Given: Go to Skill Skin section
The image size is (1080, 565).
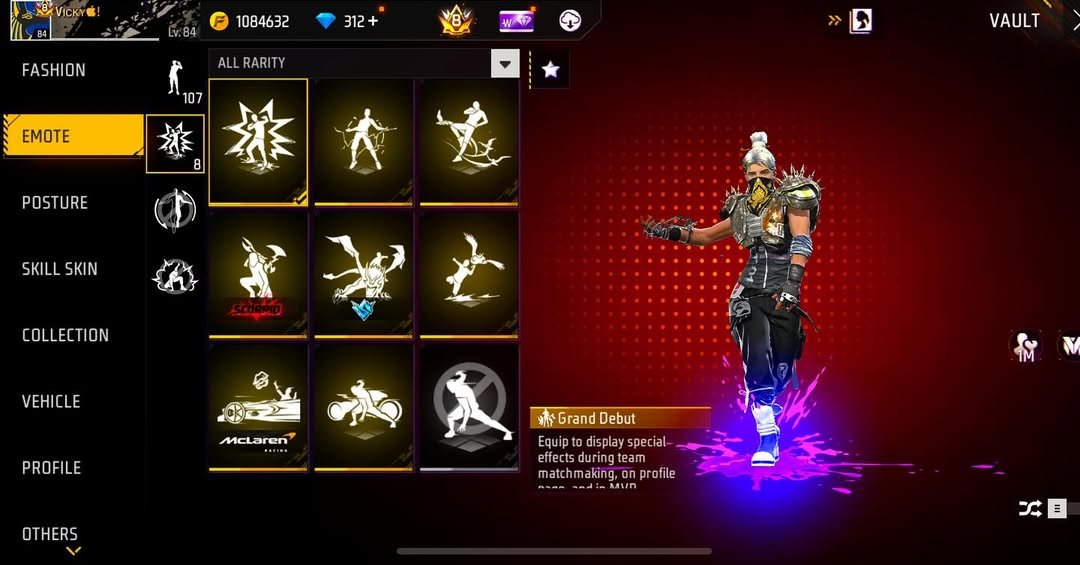Looking at the screenshot, I should [x=60, y=269].
